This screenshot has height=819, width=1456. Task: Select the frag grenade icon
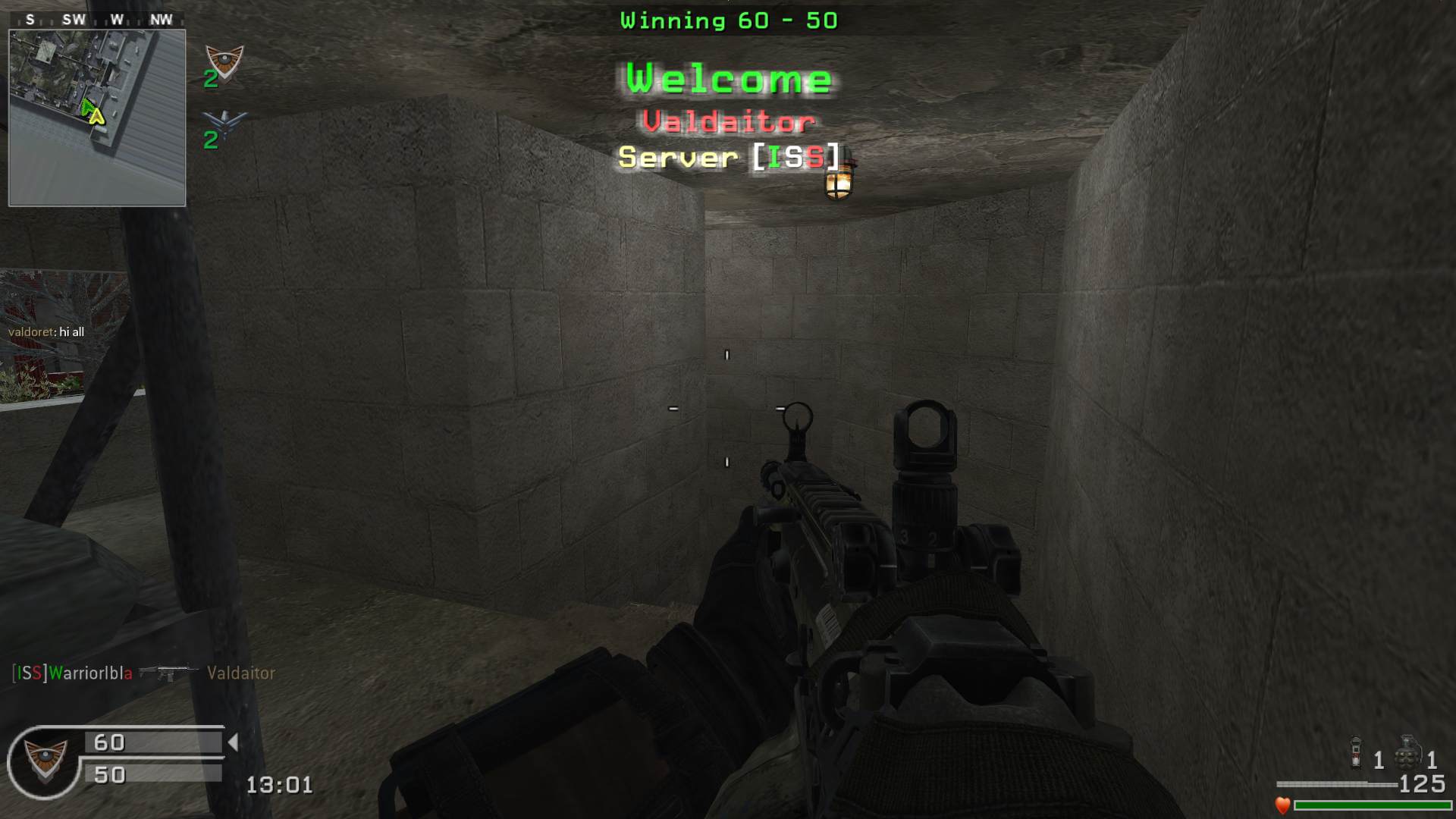tap(1407, 753)
